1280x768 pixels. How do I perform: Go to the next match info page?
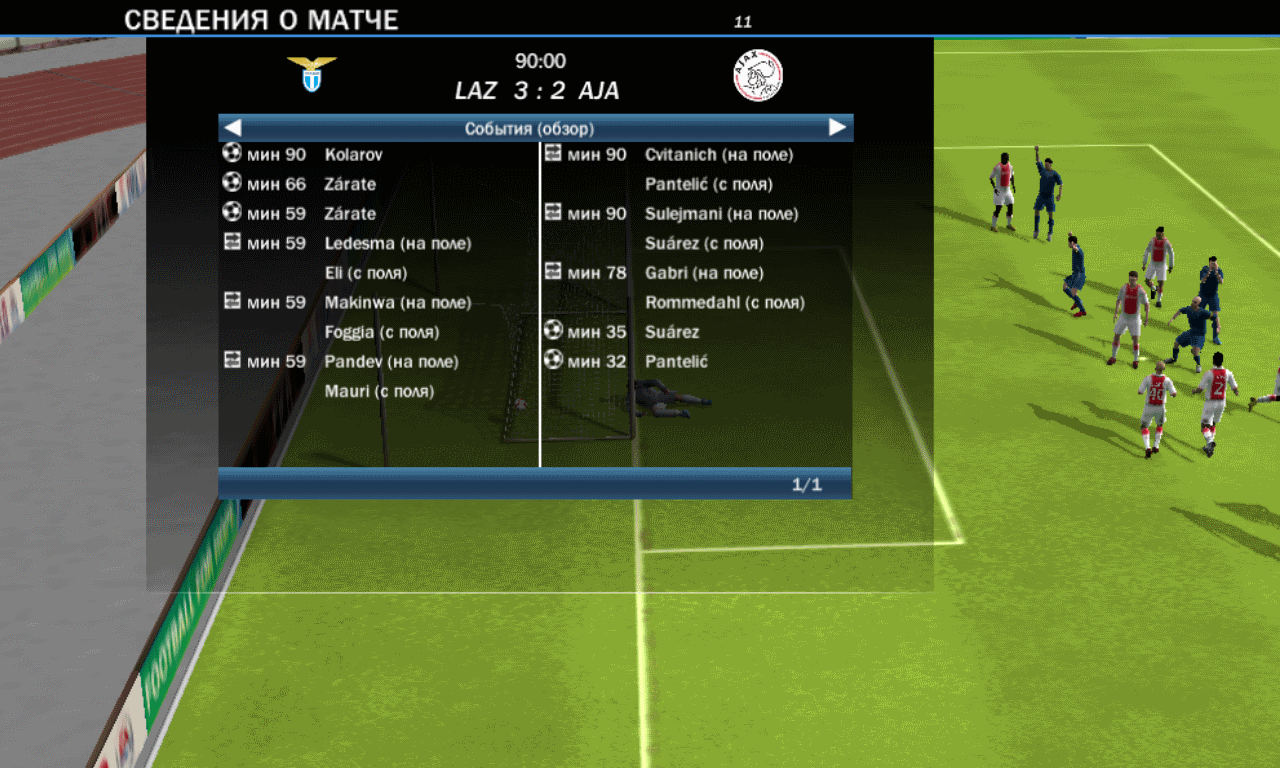tap(837, 128)
